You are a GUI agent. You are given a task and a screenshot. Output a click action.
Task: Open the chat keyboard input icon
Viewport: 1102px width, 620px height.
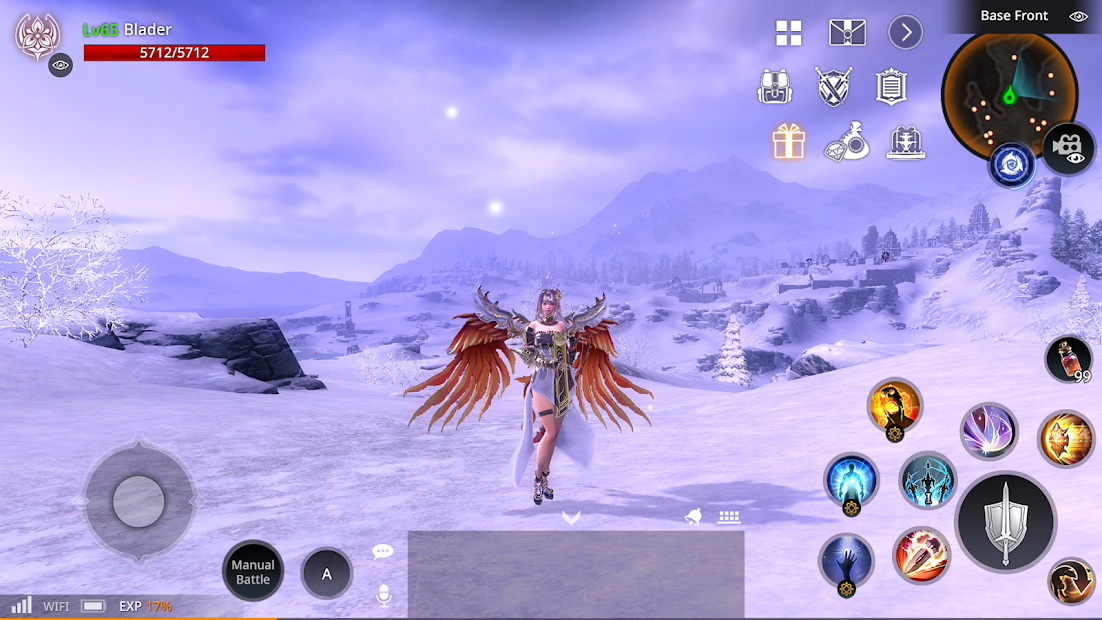[x=728, y=517]
